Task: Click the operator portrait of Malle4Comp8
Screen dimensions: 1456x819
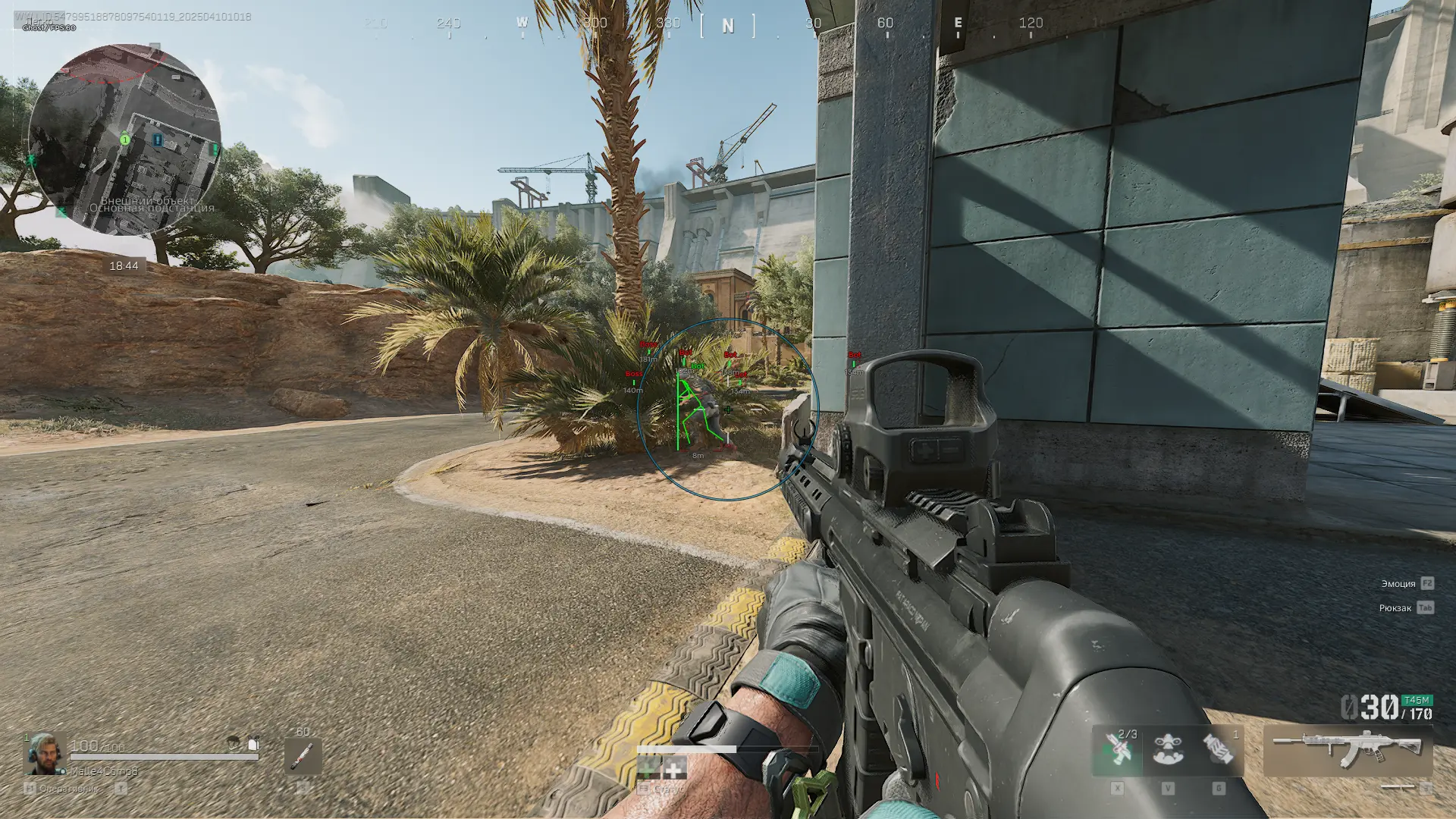Action: [44, 754]
